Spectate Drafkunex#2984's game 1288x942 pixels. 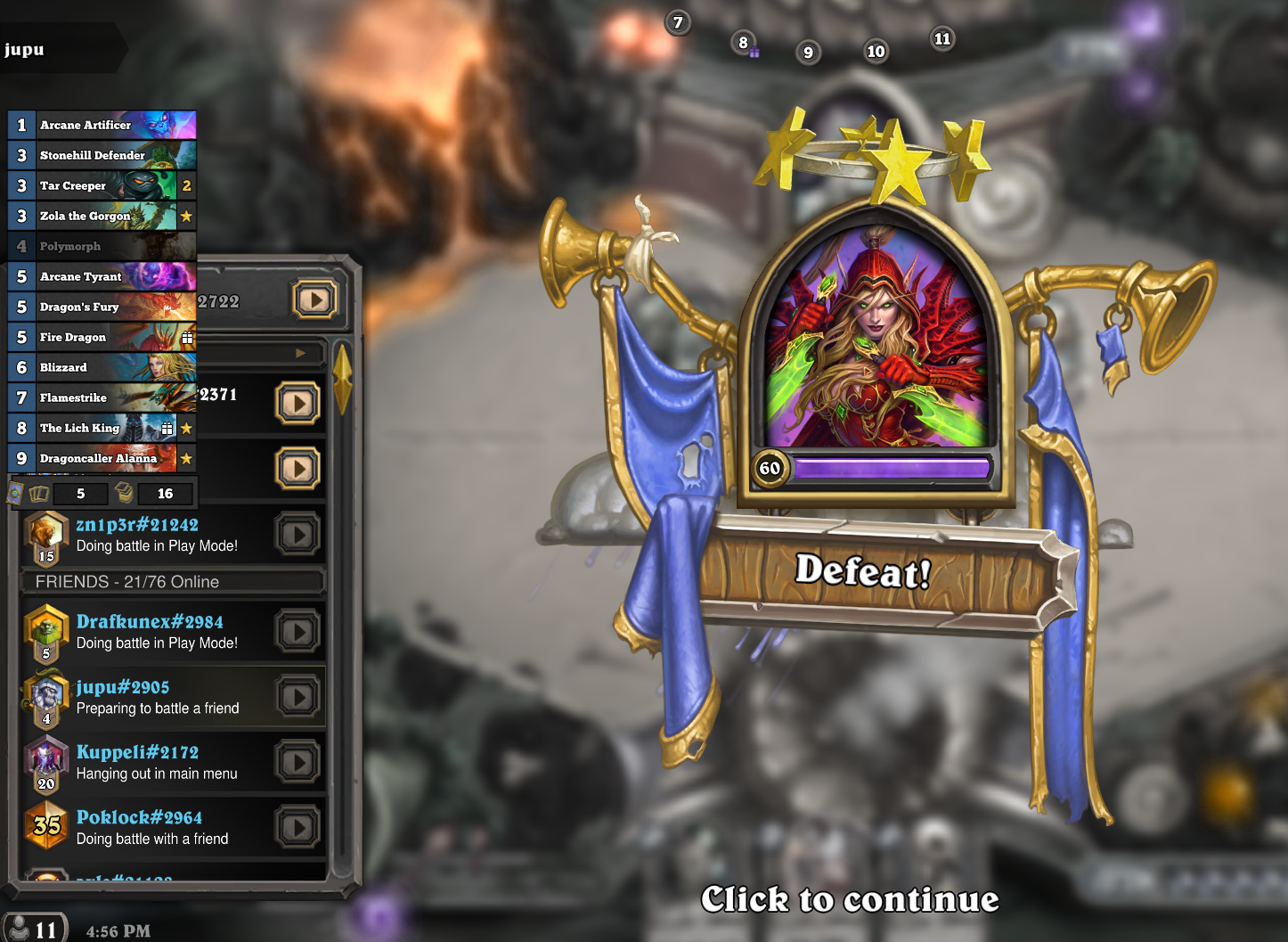(298, 632)
